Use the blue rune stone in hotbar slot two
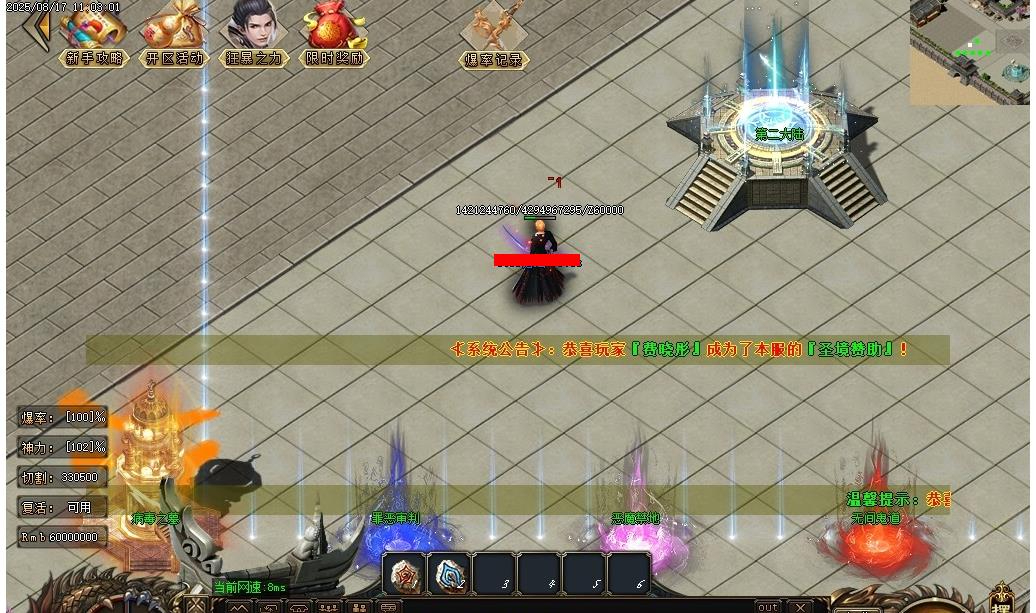Screen dimensions: 1036x613 tap(449, 574)
